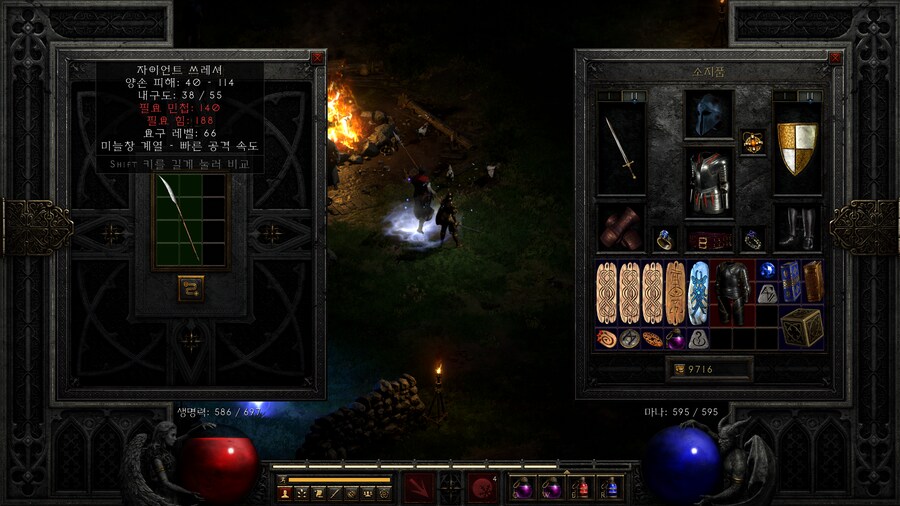Select the equipped yellow and white shield

pos(797,148)
